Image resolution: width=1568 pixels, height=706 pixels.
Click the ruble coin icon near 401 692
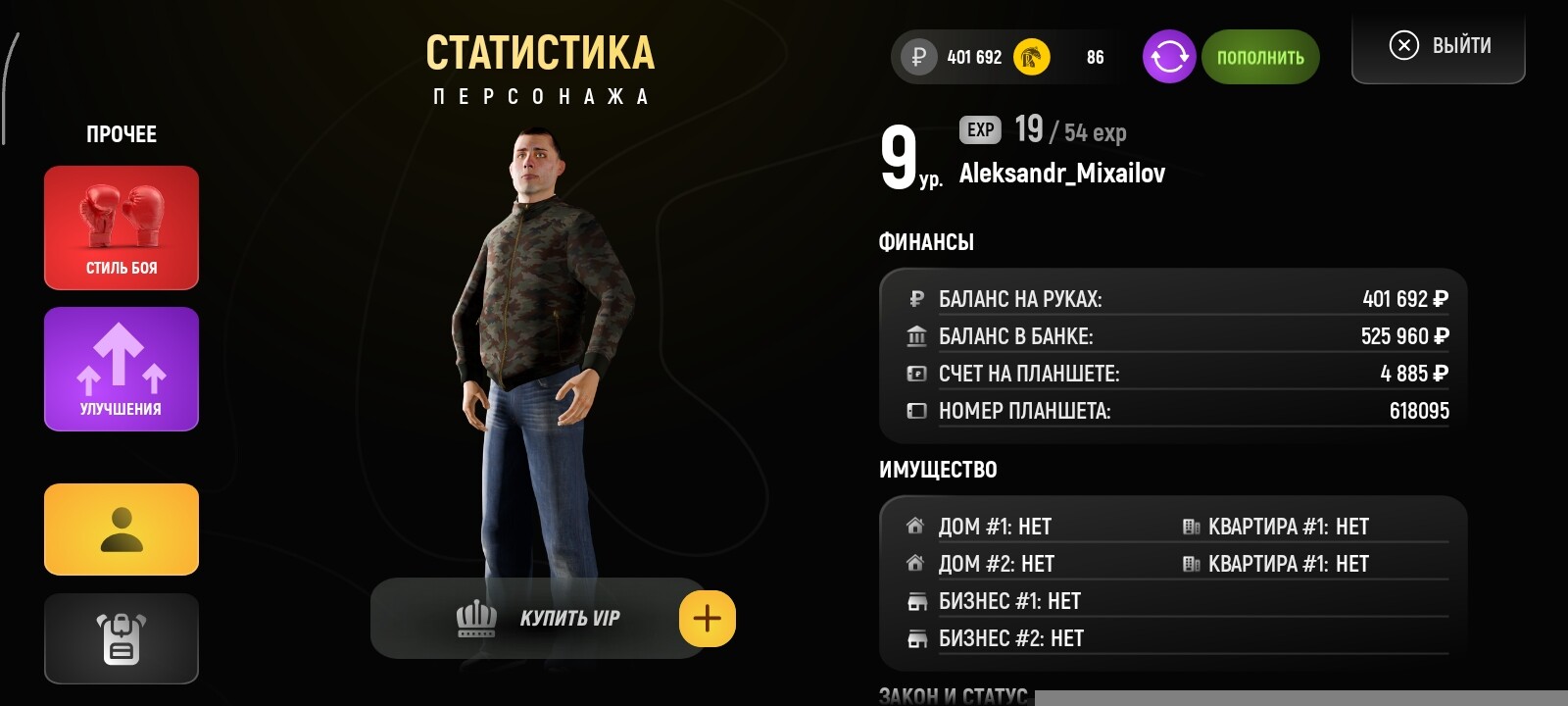[x=916, y=57]
